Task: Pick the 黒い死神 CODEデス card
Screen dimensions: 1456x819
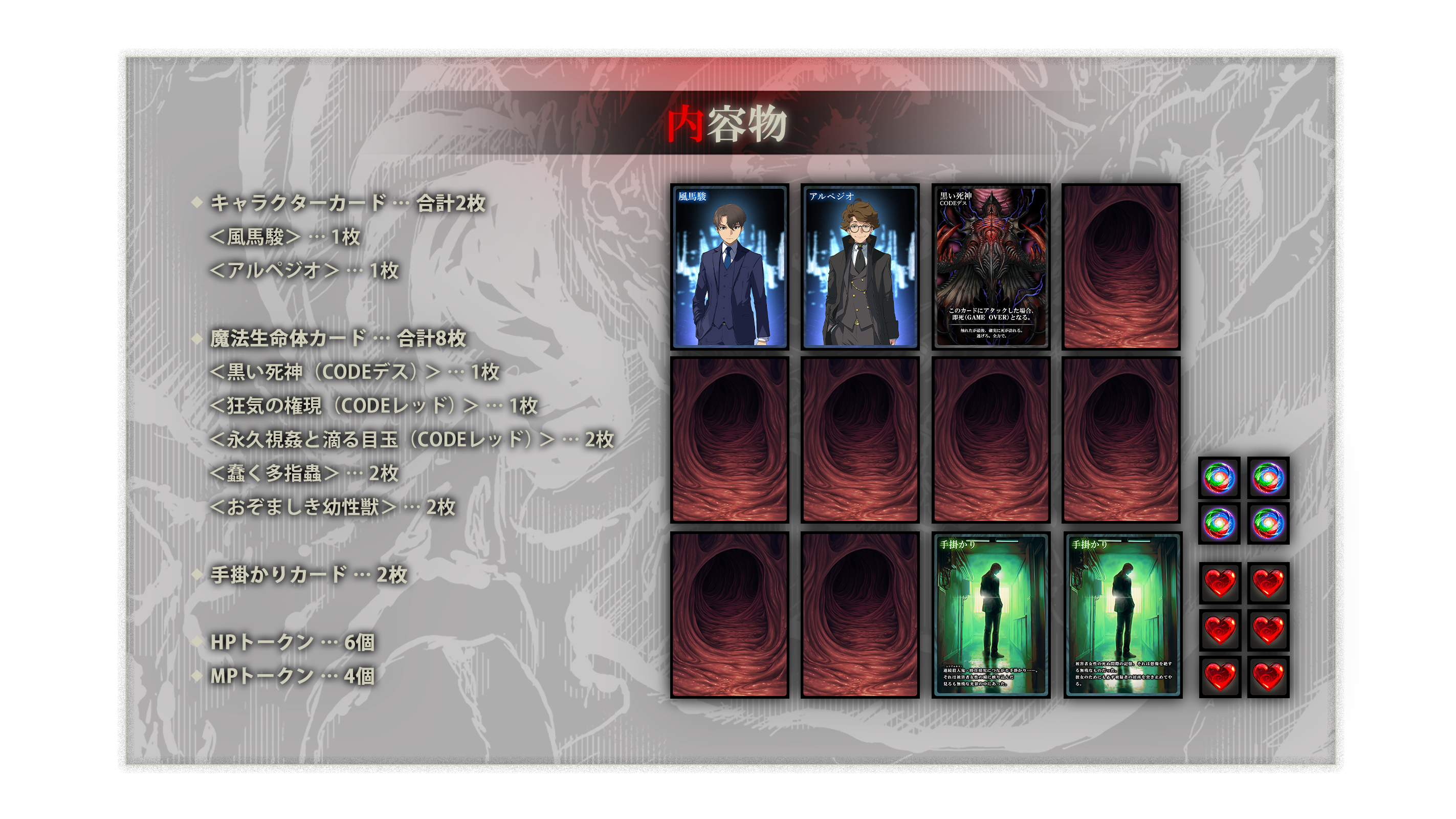Action: (990, 266)
